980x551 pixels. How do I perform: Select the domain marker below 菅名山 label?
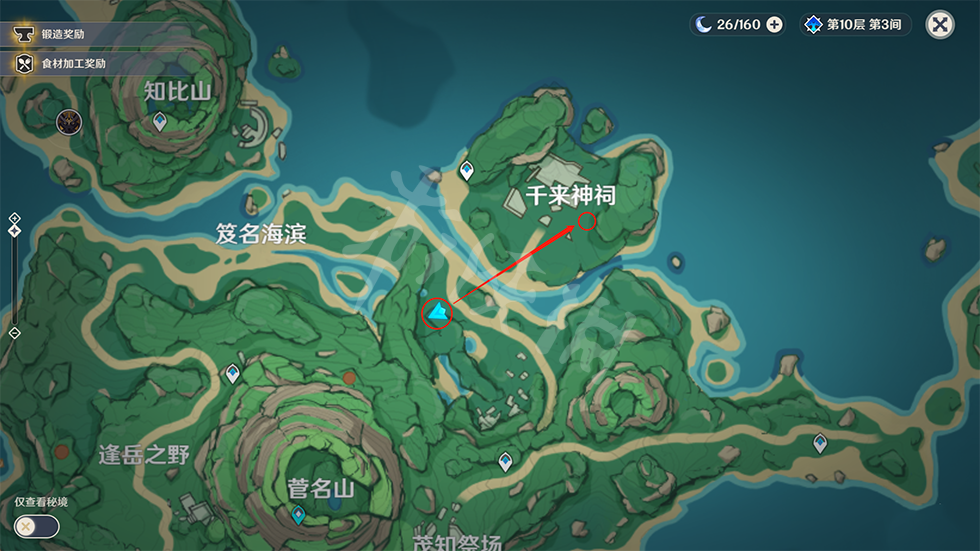point(297,515)
